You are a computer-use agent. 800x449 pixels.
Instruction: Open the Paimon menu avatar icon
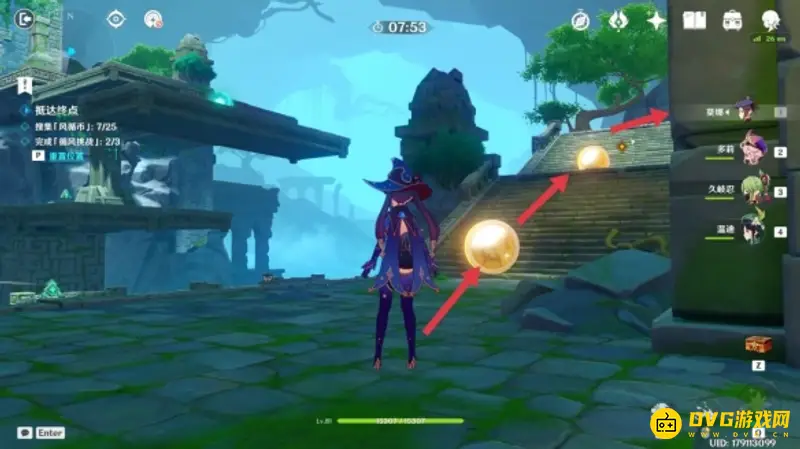(770, 20)
